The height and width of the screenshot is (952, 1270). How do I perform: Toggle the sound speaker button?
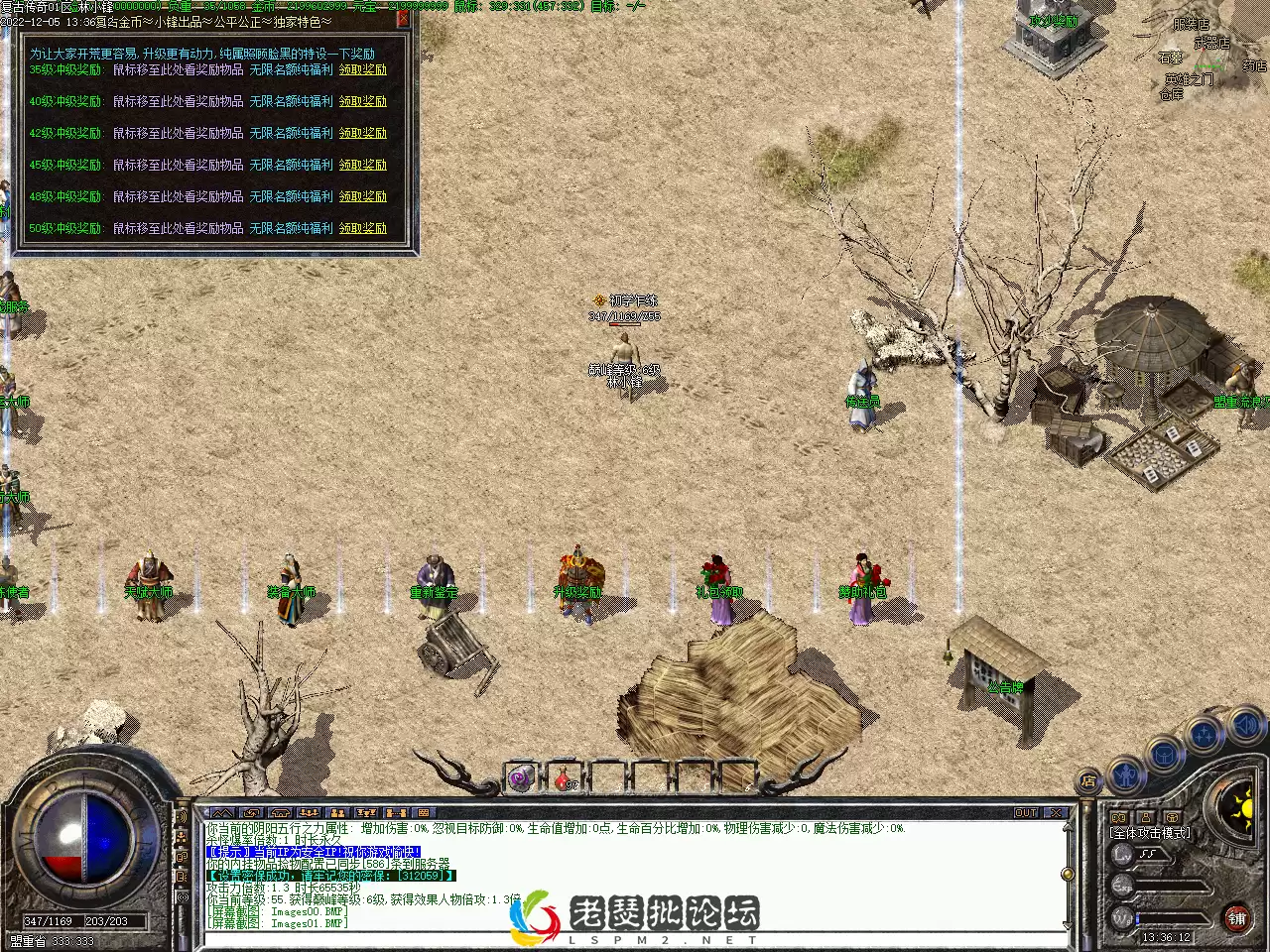(x=1244, y=727)
